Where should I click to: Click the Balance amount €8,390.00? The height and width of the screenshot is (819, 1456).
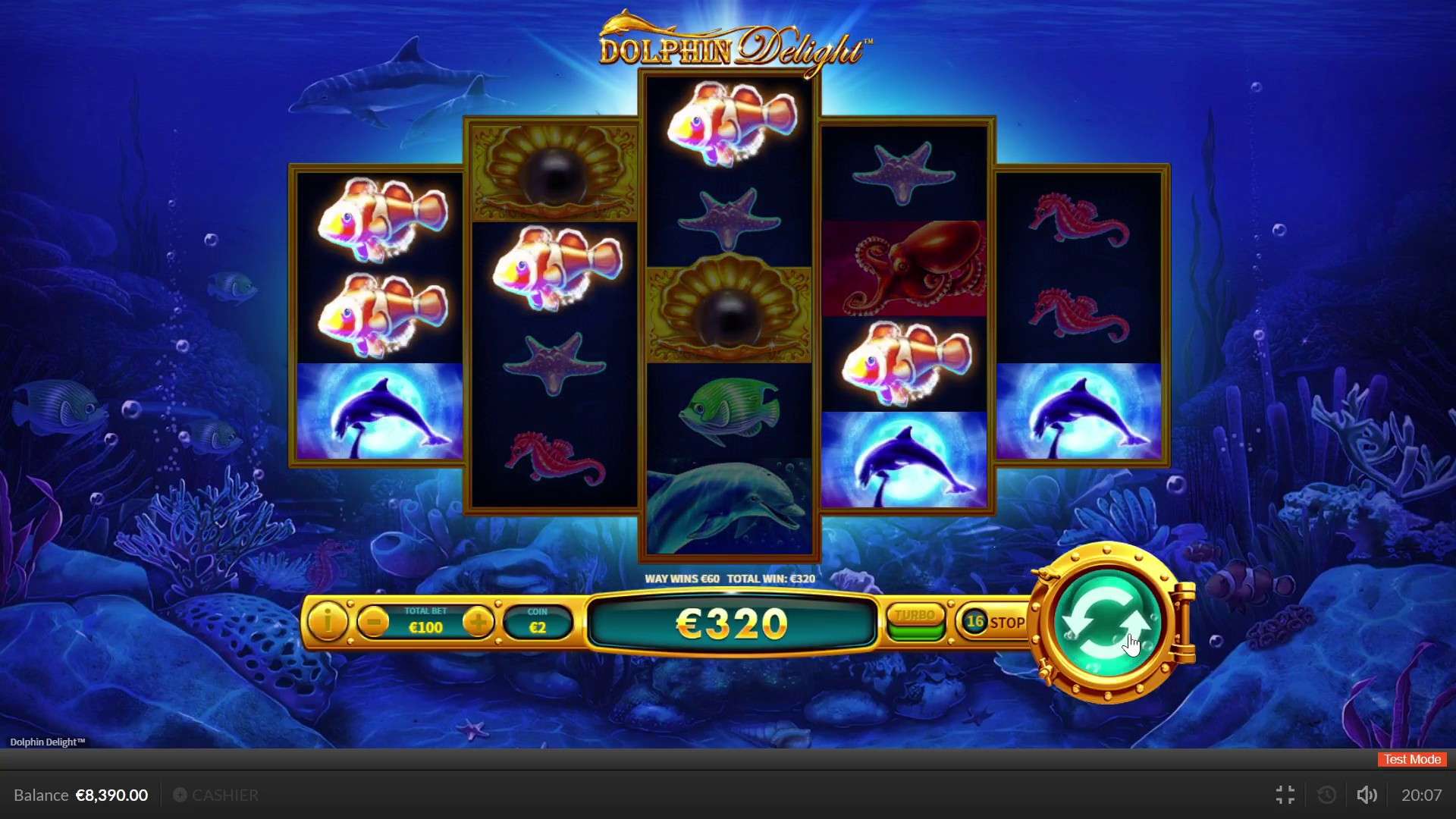111,795
